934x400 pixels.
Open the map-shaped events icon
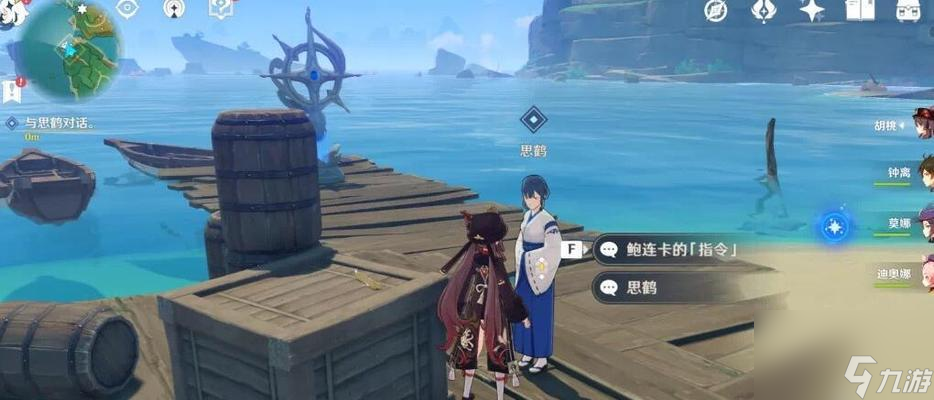click(x=220, y=9)
